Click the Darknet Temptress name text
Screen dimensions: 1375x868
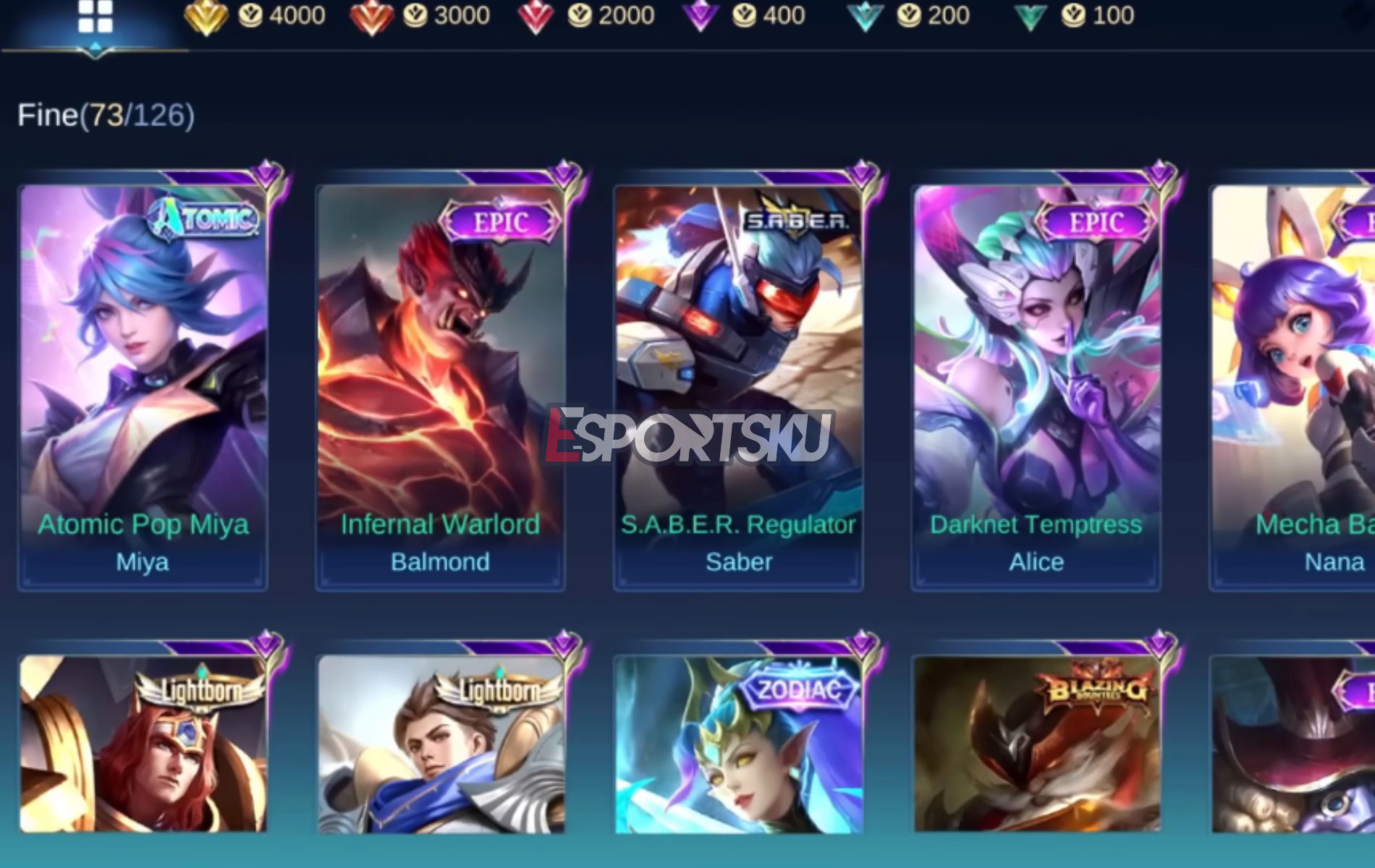[1035, 524]
